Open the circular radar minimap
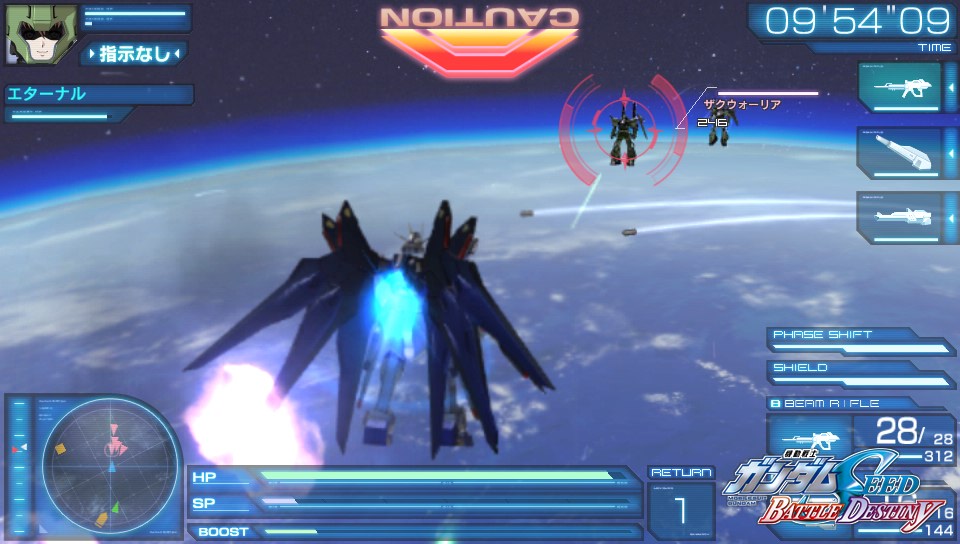 point(112,468)
